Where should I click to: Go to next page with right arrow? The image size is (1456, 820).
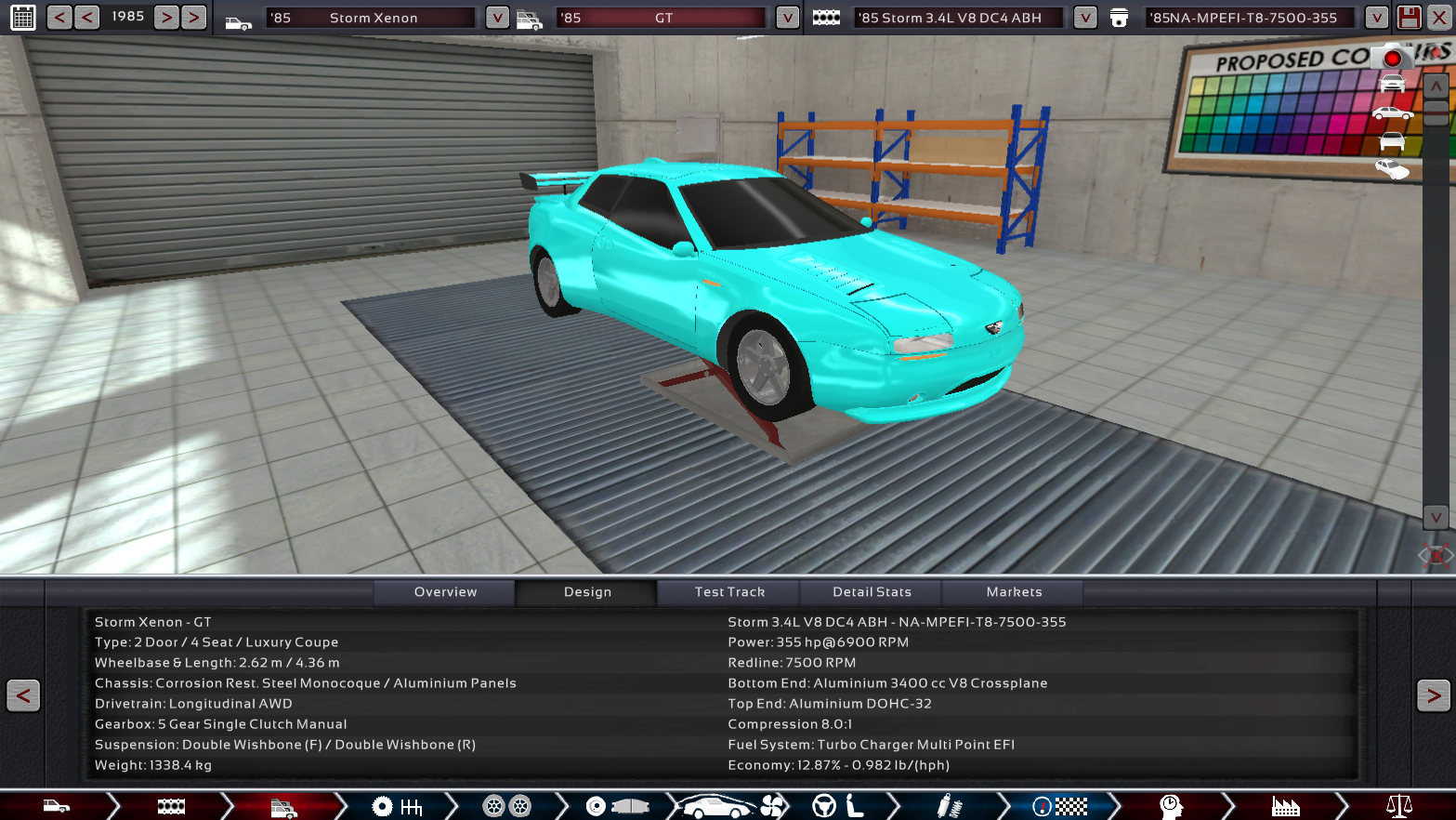pos(1433,695)
